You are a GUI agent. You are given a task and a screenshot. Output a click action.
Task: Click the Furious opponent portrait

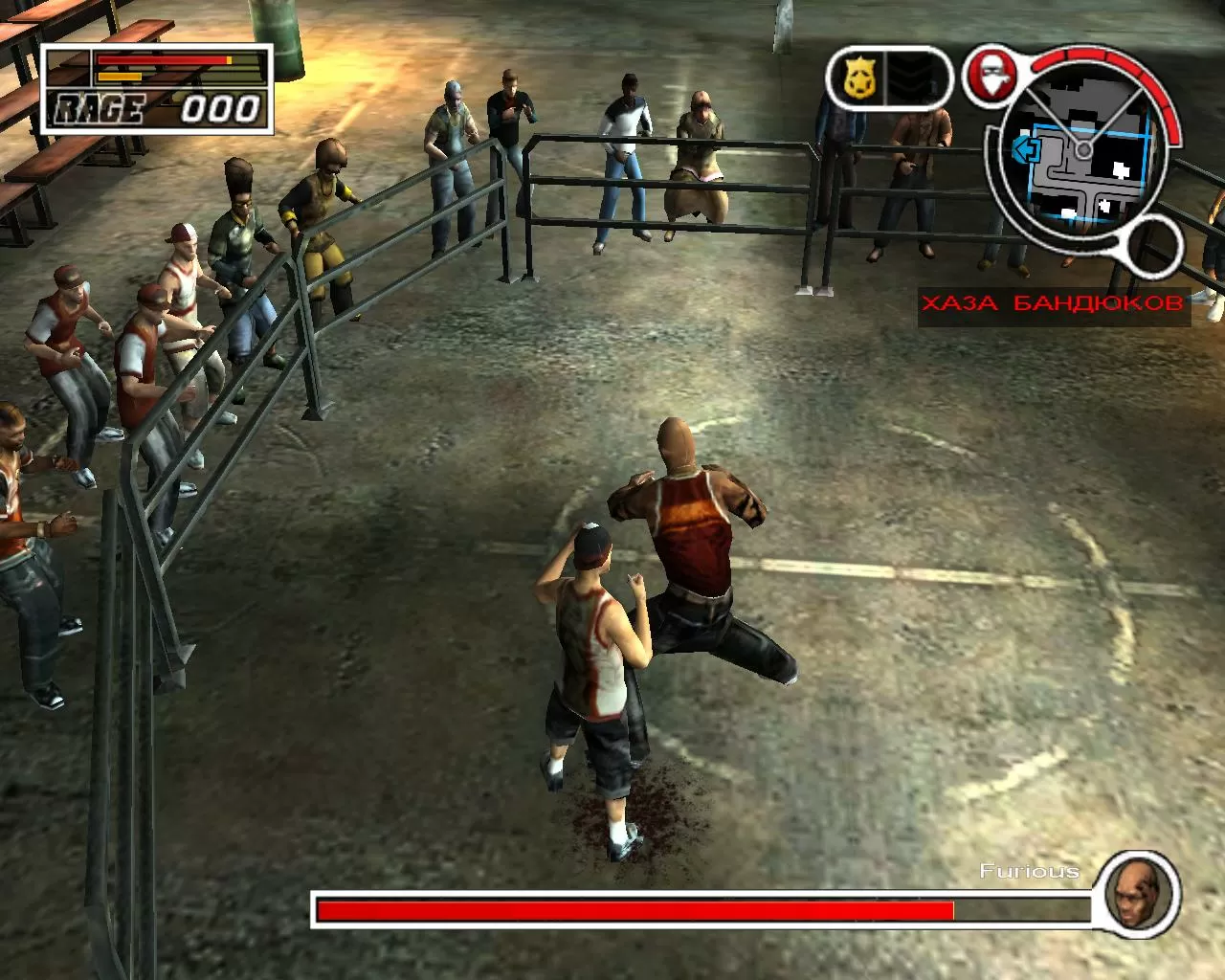coord(1138,894)
